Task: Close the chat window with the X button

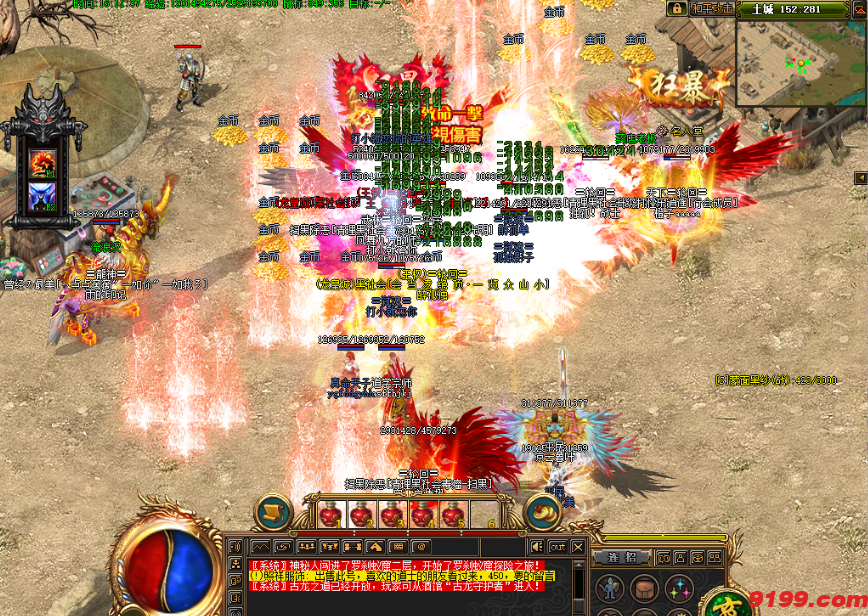Action: (x=577, y=546)
